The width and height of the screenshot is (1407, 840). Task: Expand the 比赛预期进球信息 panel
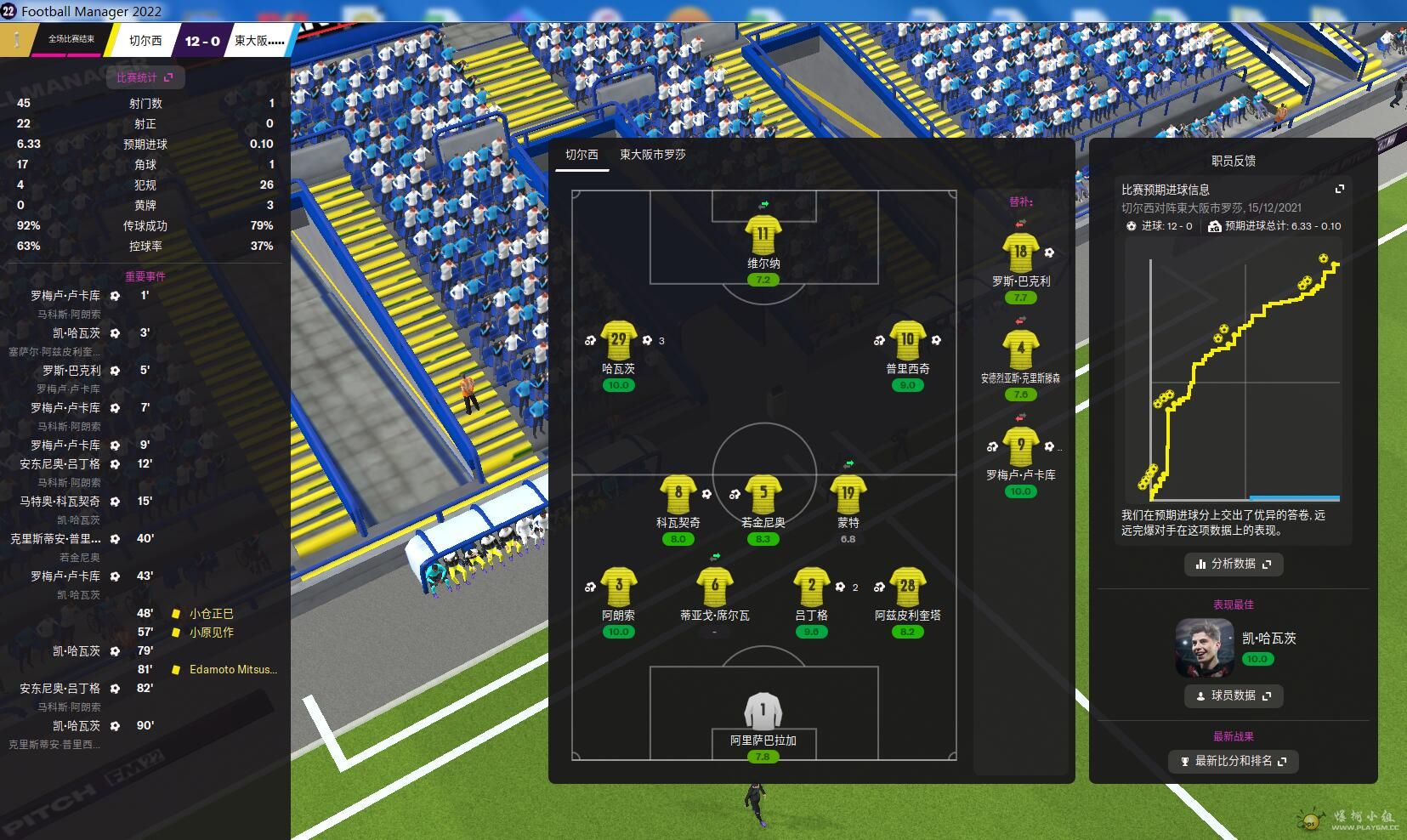(1340, 189)
